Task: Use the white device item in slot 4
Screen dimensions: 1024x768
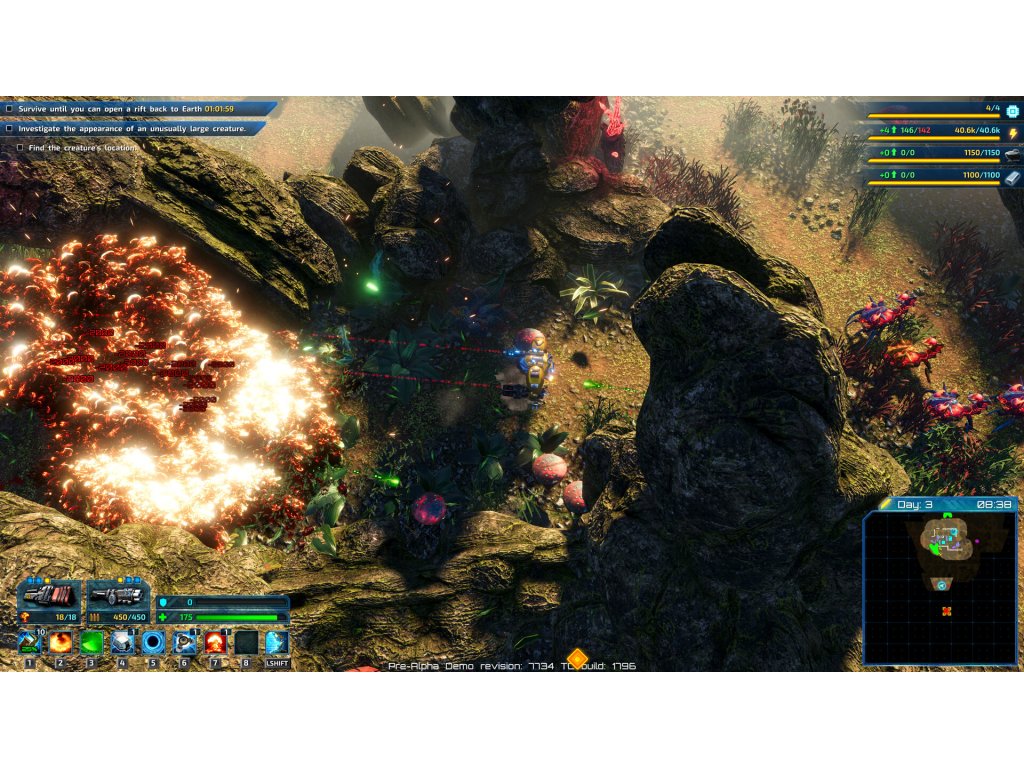Action: click(x=122, y=642)
